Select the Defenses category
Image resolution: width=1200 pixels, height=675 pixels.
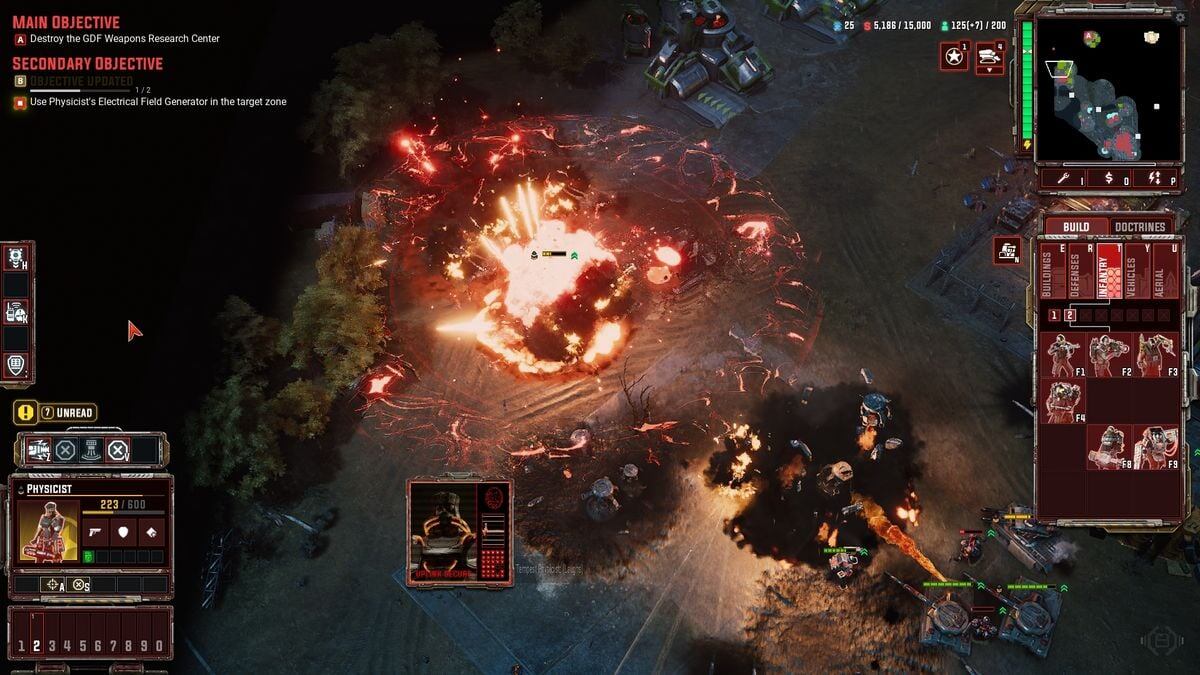1077,272
